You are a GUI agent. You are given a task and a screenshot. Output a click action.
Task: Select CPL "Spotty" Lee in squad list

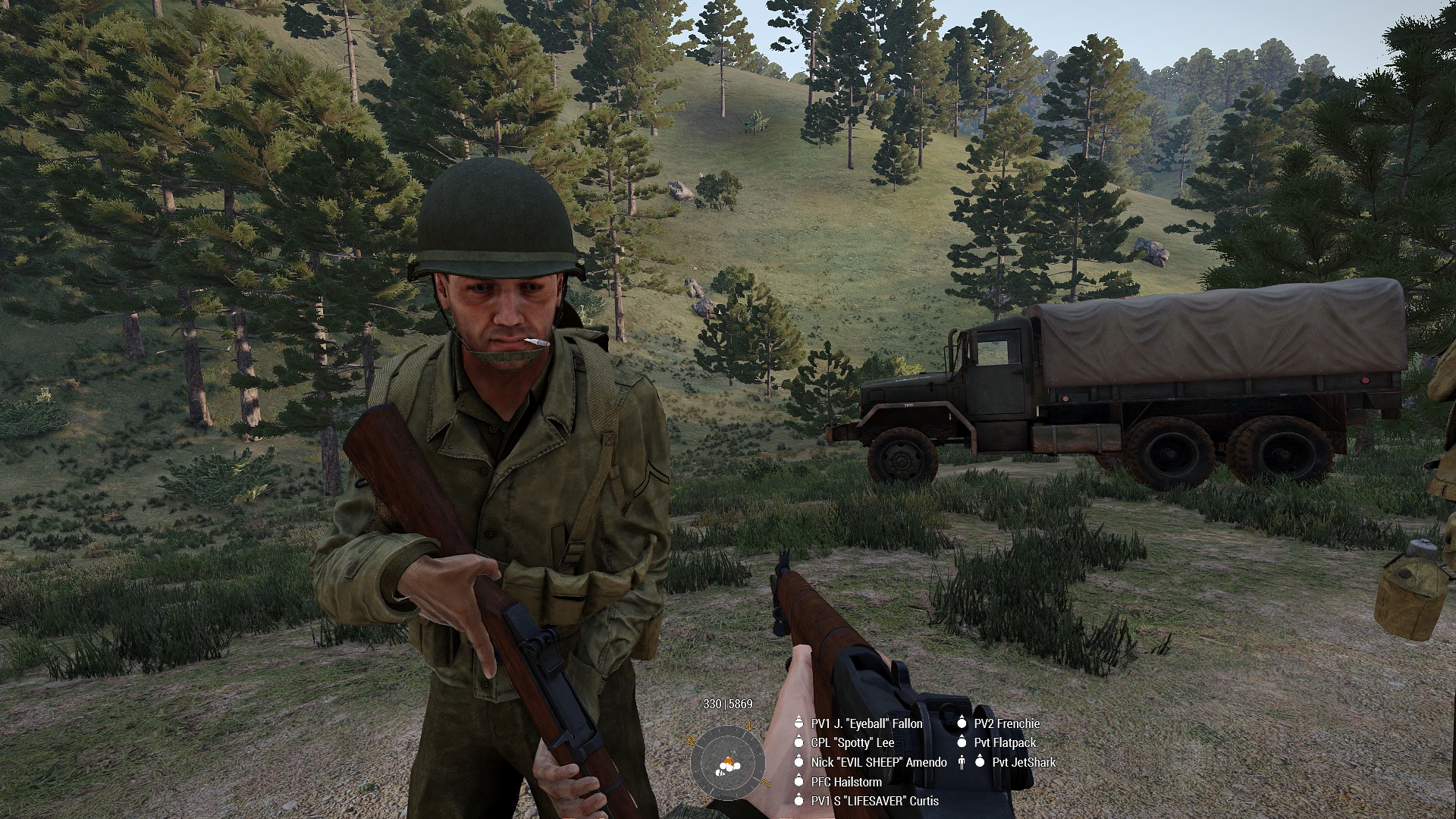tap(852, 742)
